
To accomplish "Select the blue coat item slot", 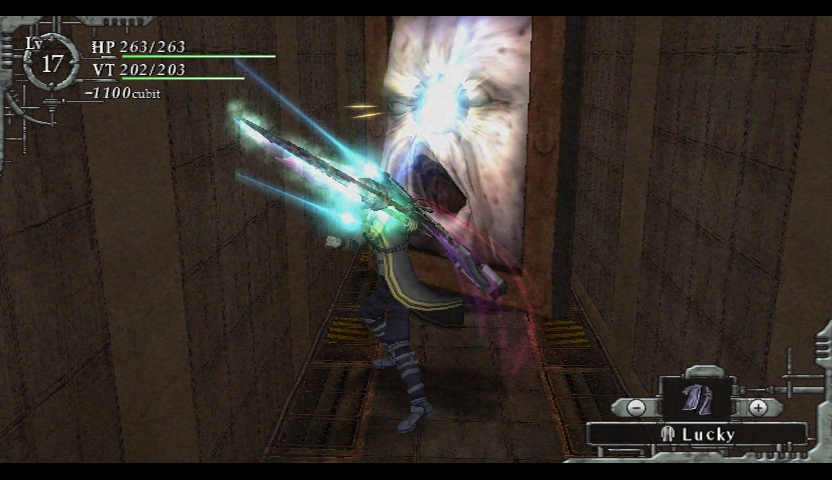I will coord(697,400).
